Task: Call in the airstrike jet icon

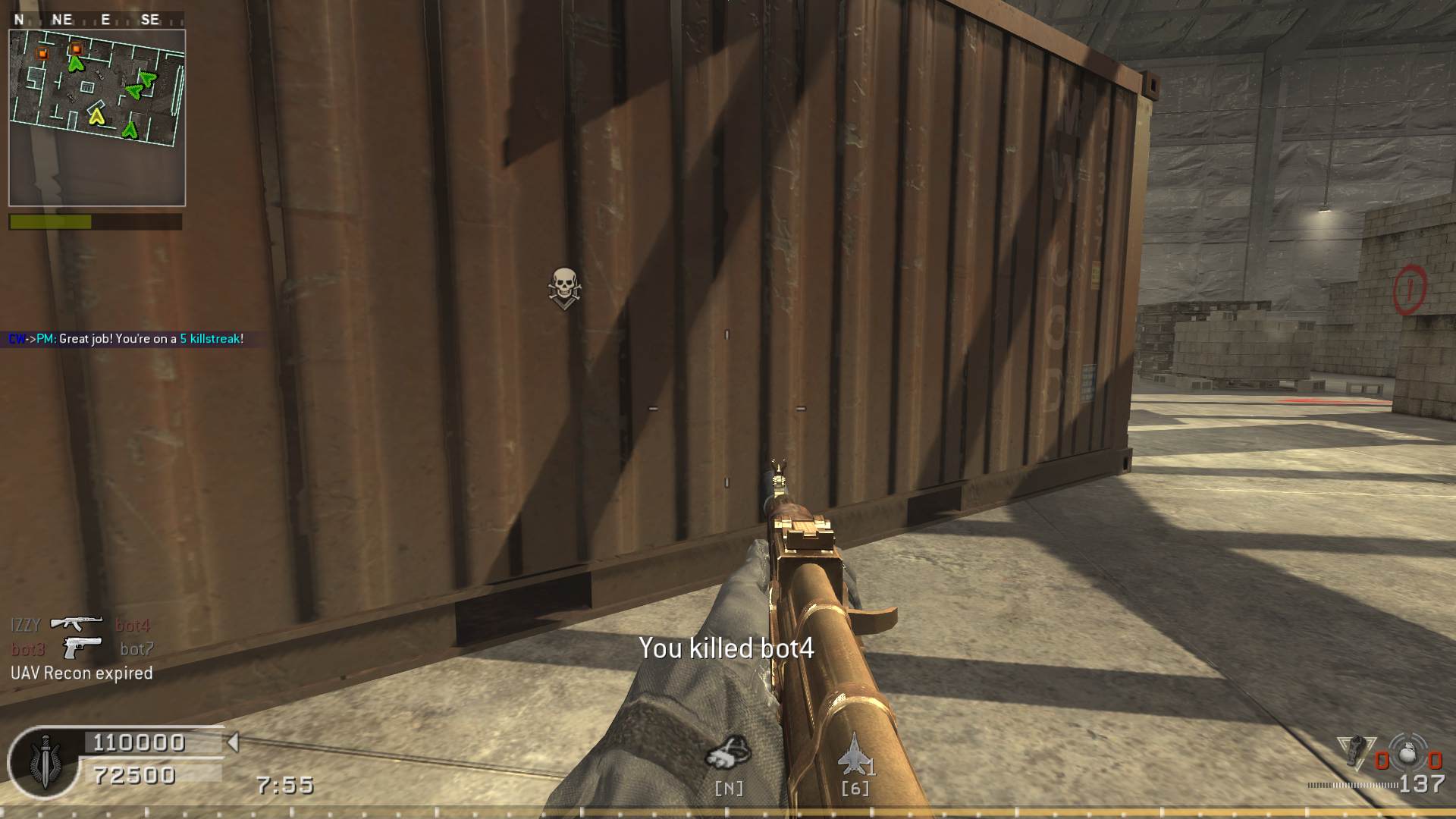Action: click(854, 755)
